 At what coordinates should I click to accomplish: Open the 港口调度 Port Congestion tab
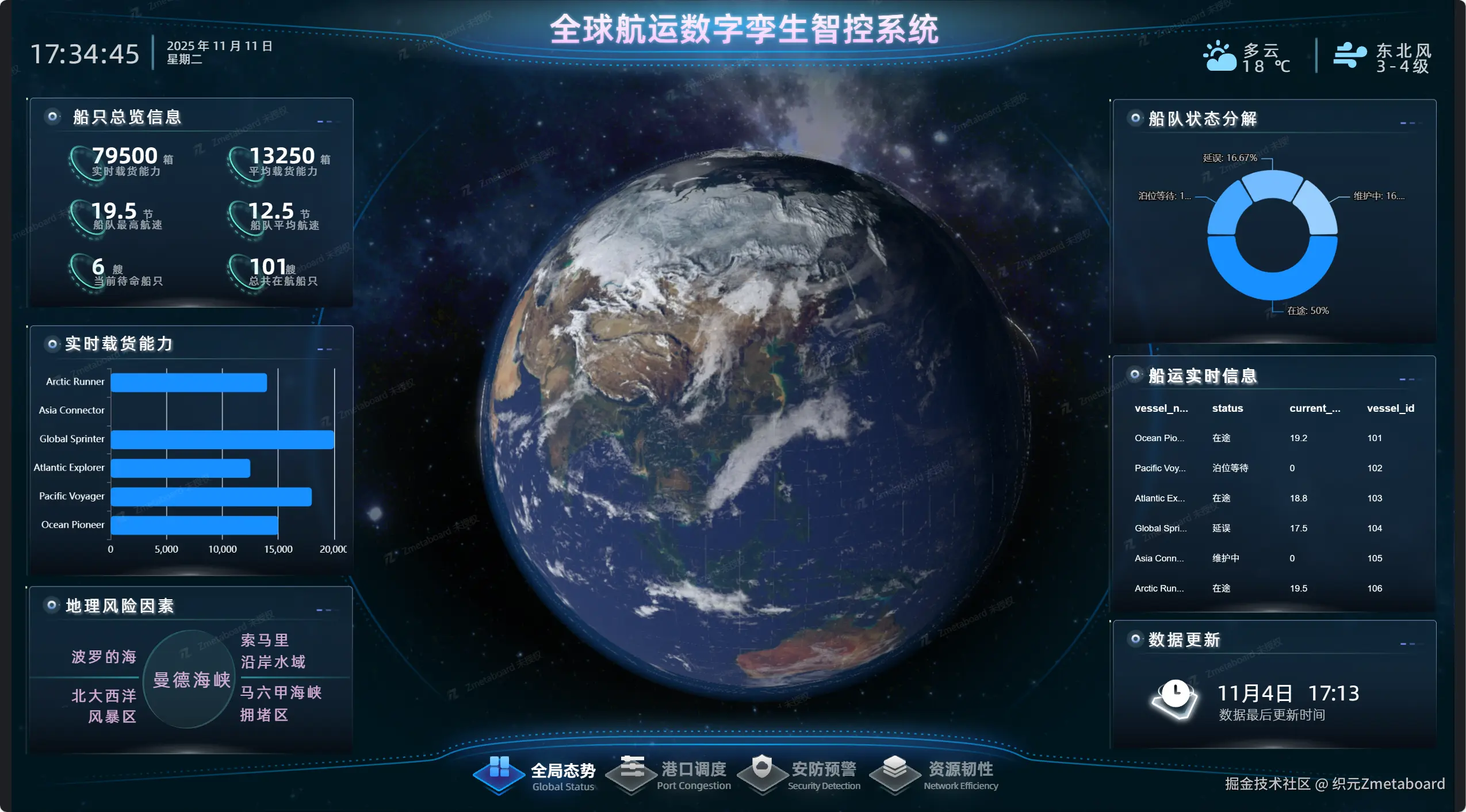tap(670, 775)
